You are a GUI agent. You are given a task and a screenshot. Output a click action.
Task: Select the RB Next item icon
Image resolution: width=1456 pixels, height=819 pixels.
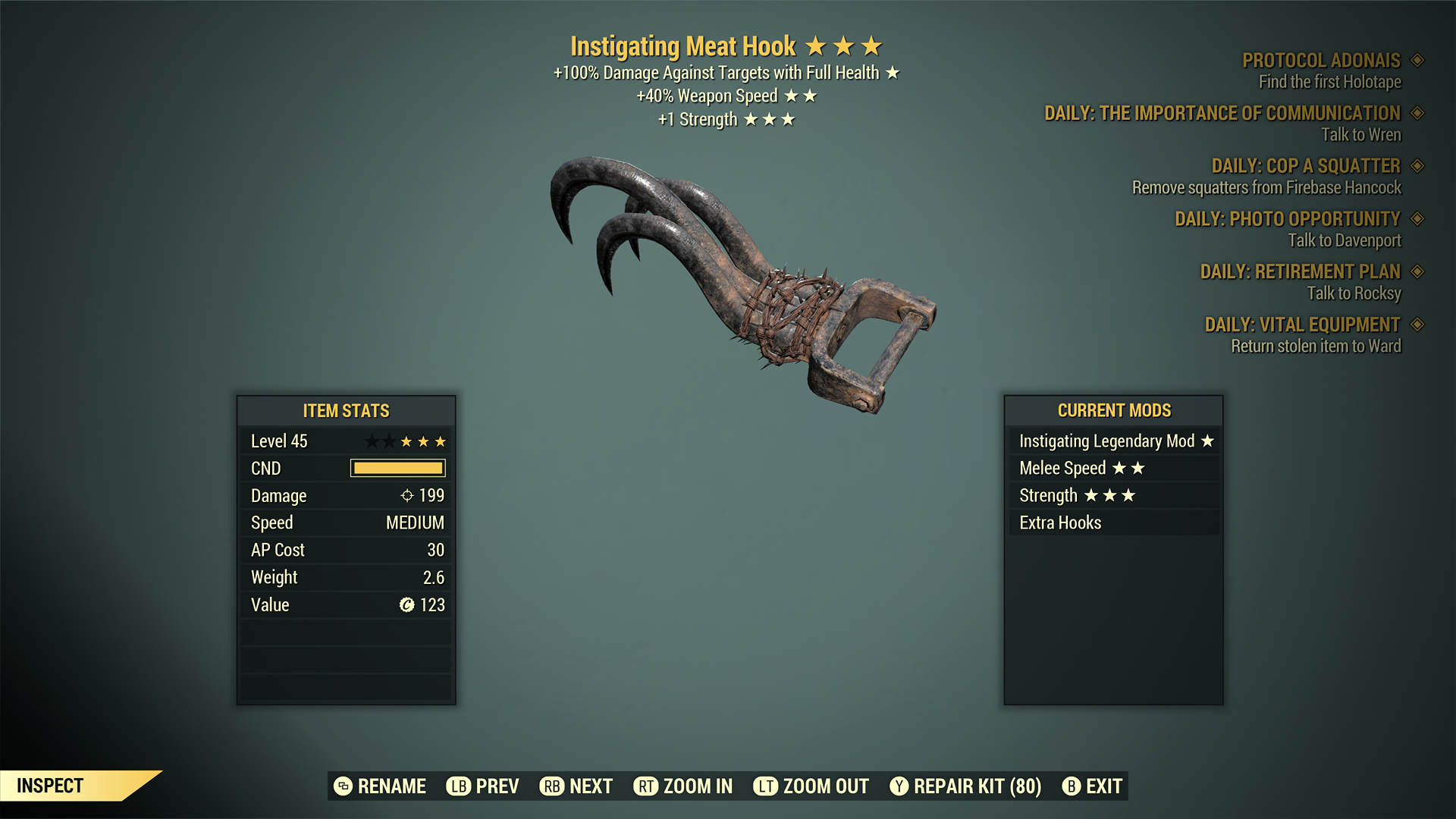(x=551, y=786)
